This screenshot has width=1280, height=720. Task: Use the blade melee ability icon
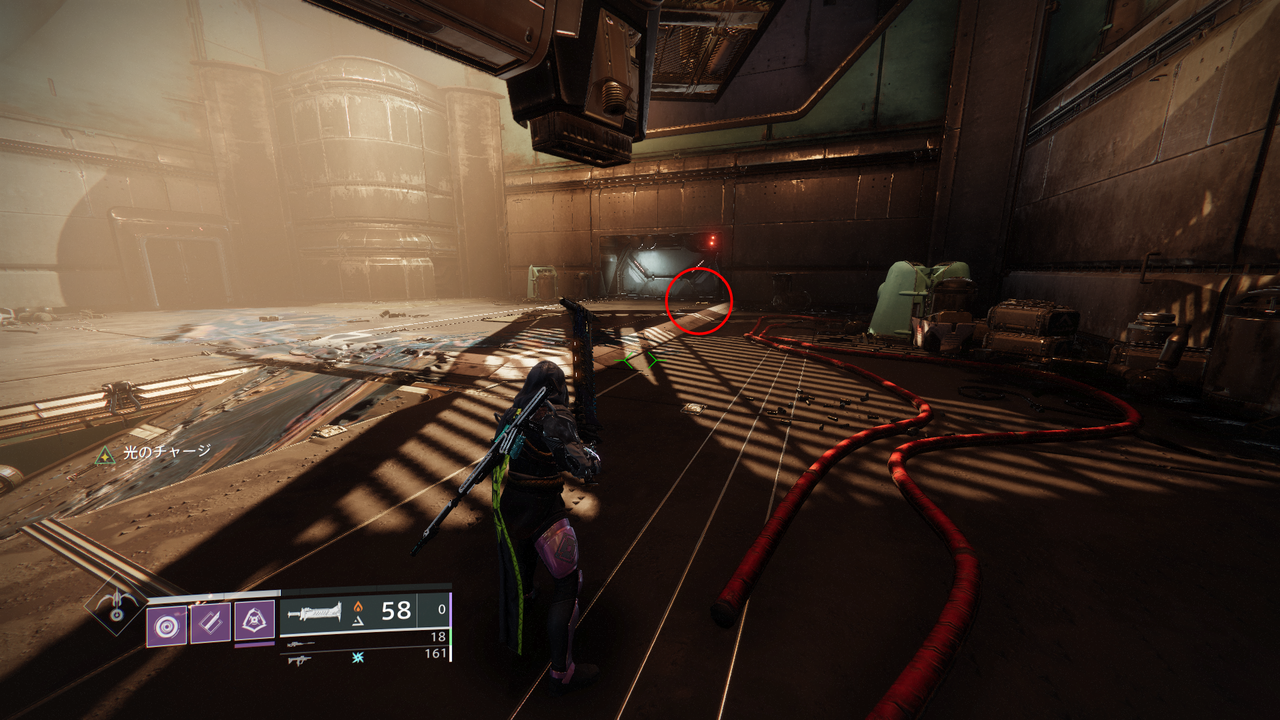click(210, 623)
